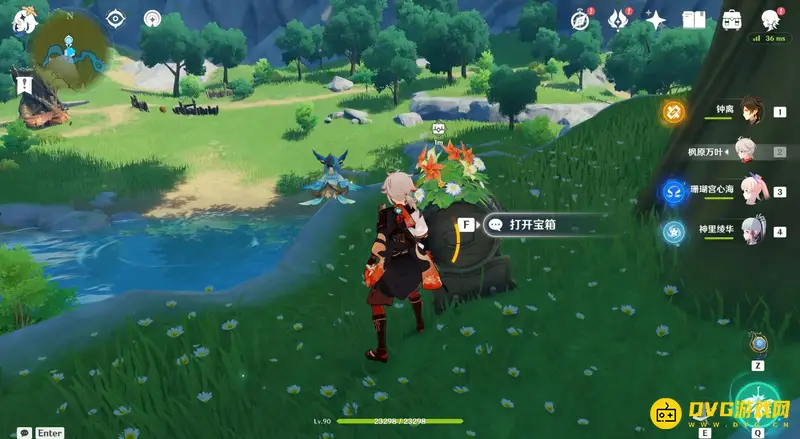Toggle the elemental sight eye icon
This screenshot has width=800, height=439.
click(x=116, y=18)
